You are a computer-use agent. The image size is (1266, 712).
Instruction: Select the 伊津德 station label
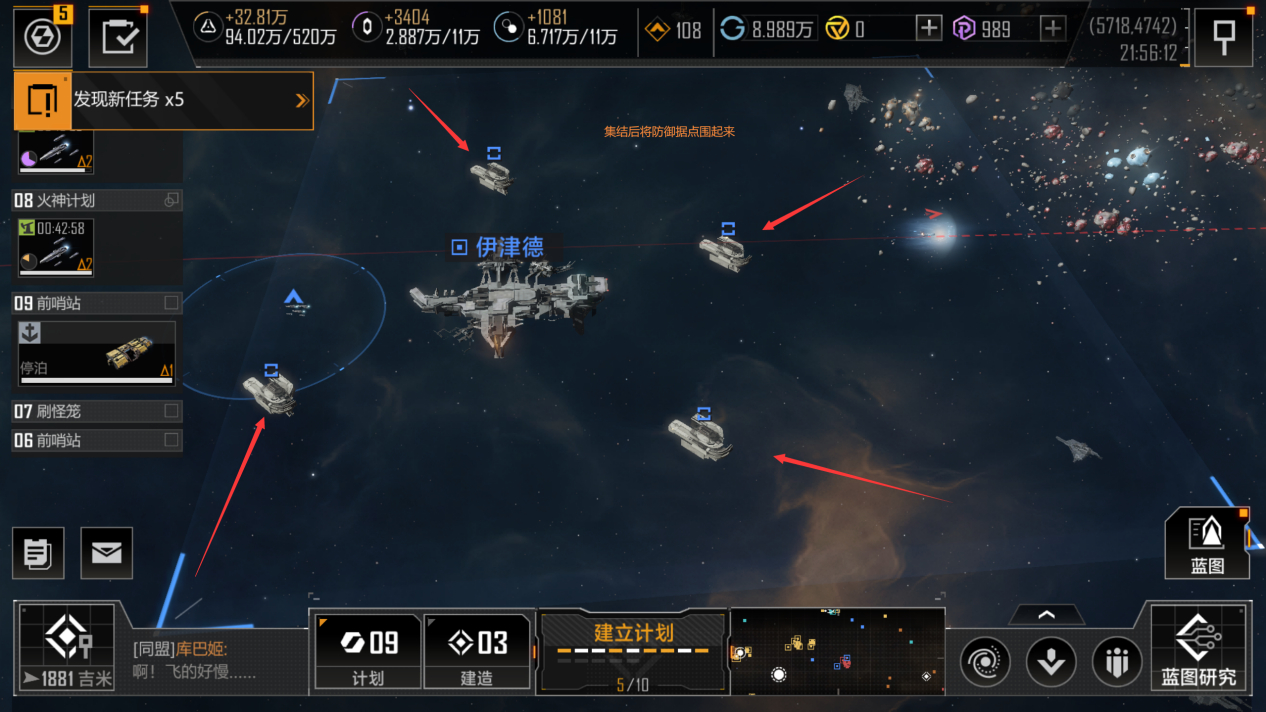(499, 247)
